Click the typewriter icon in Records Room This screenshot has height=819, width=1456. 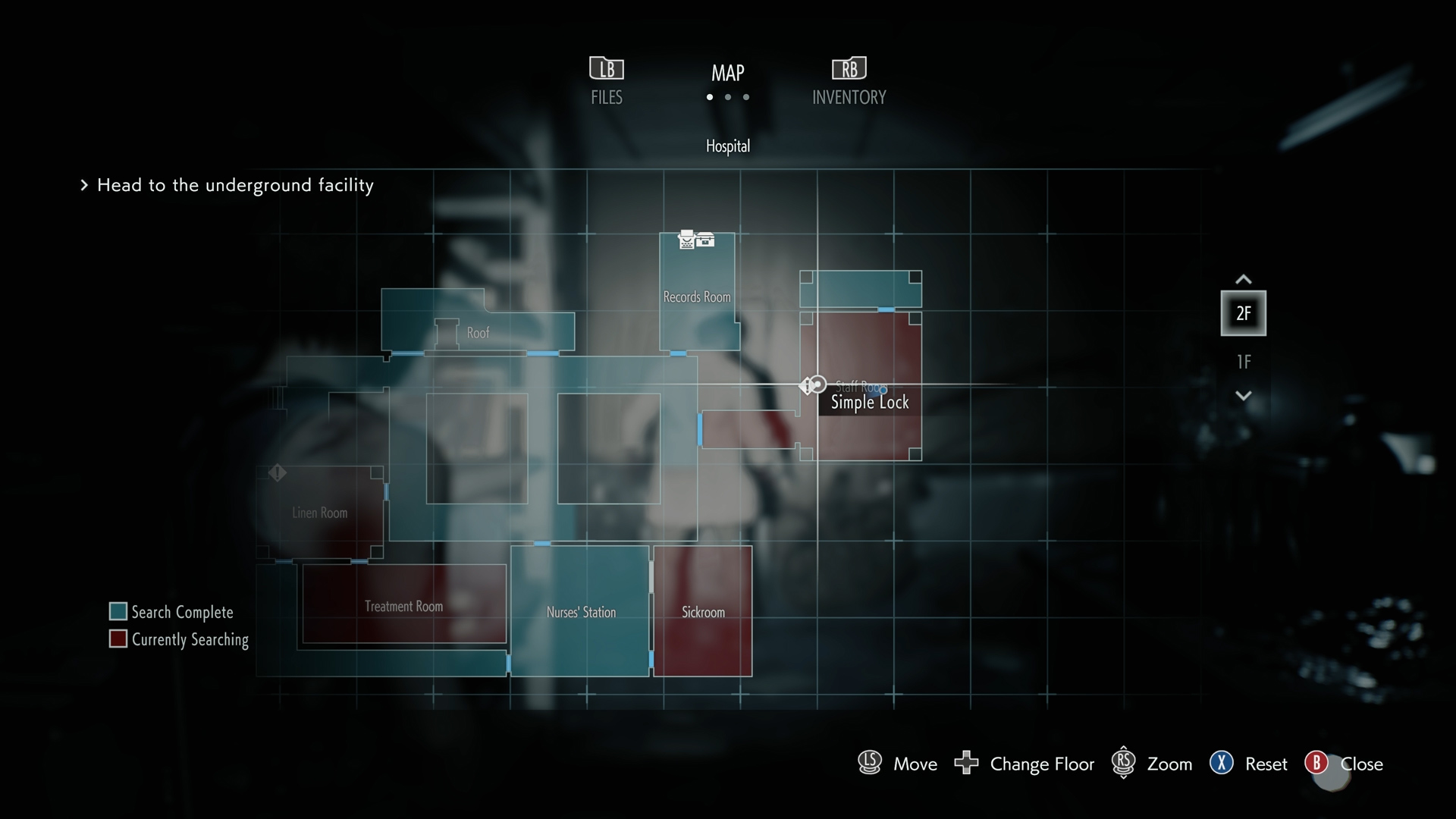click(686, 240)
